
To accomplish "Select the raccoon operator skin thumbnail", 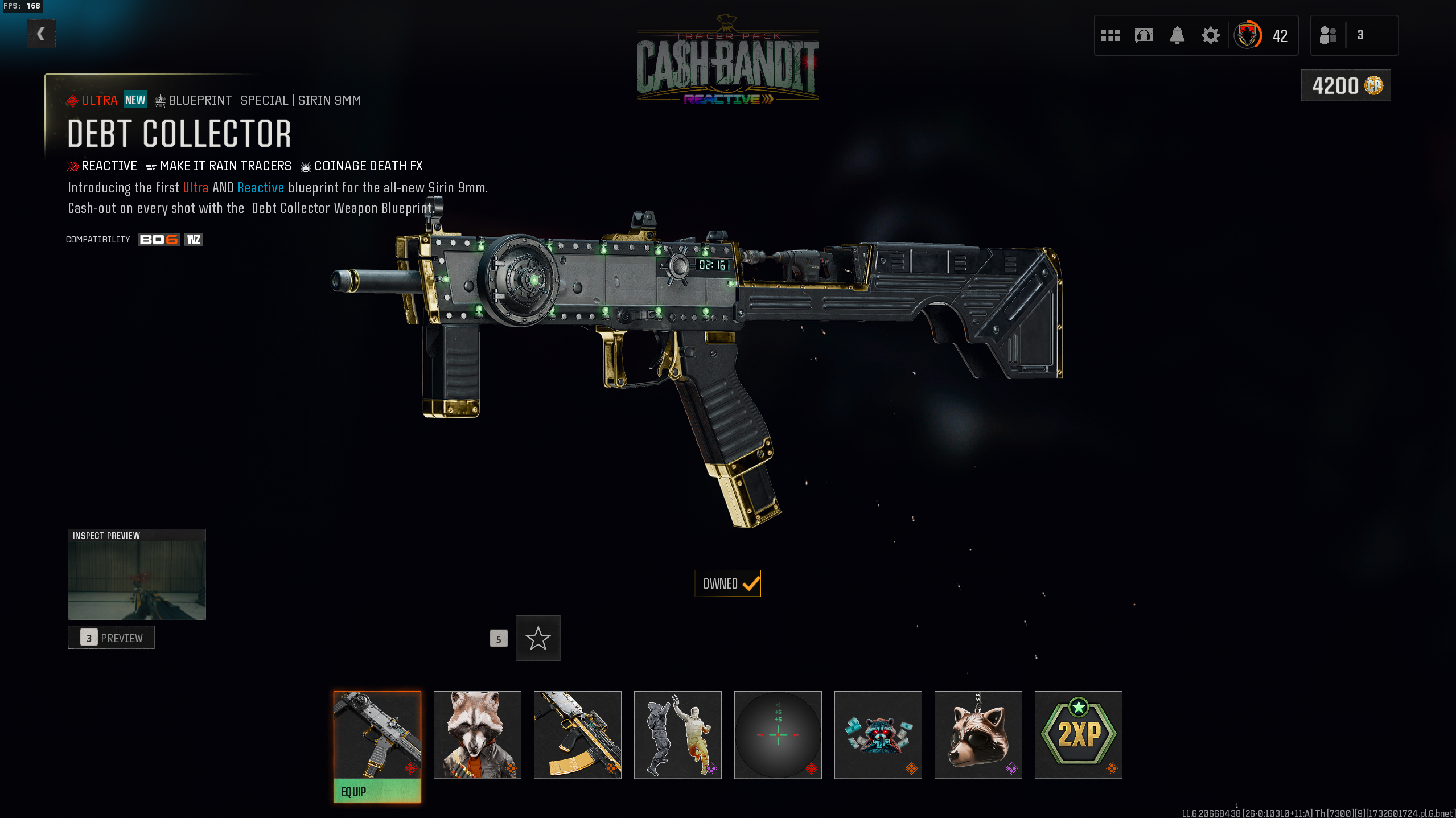I will click(x=477, y=734).
